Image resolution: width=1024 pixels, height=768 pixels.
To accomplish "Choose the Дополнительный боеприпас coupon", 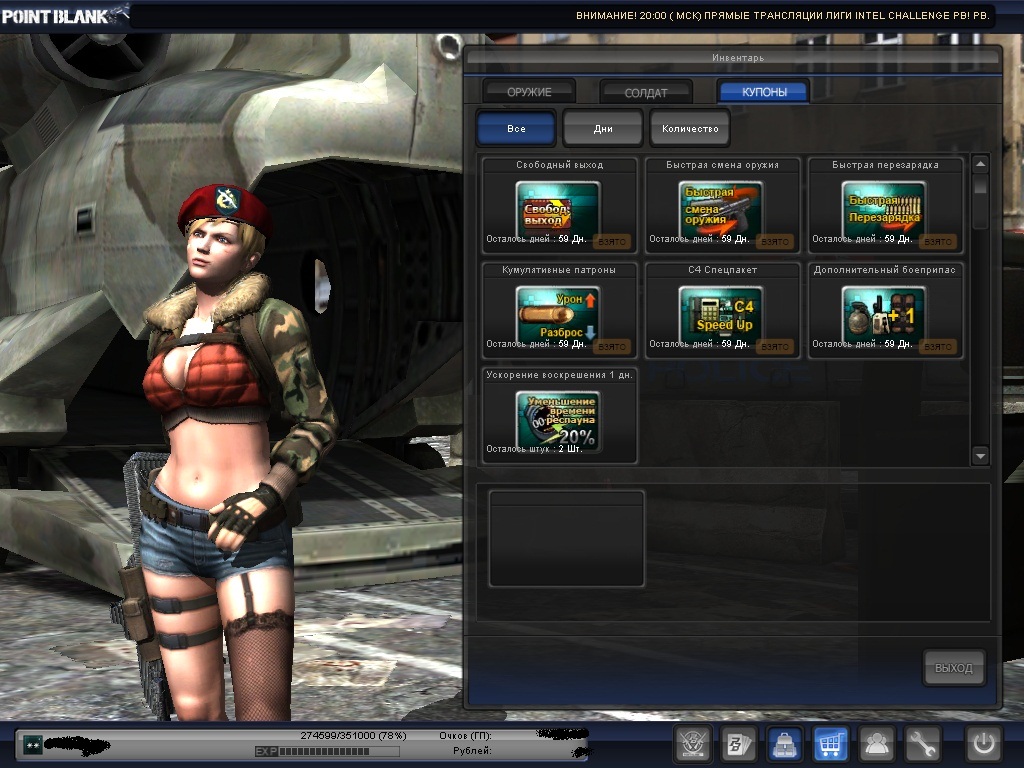I will 885,314.
